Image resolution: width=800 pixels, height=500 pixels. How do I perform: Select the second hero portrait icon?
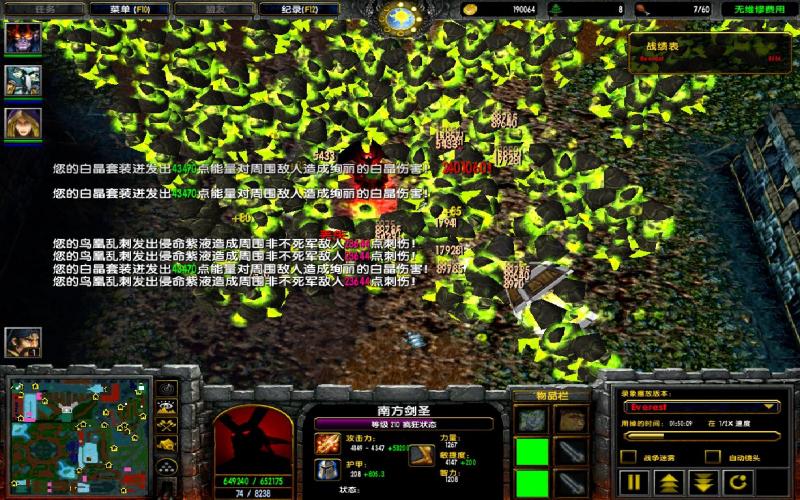pos(23,80)
